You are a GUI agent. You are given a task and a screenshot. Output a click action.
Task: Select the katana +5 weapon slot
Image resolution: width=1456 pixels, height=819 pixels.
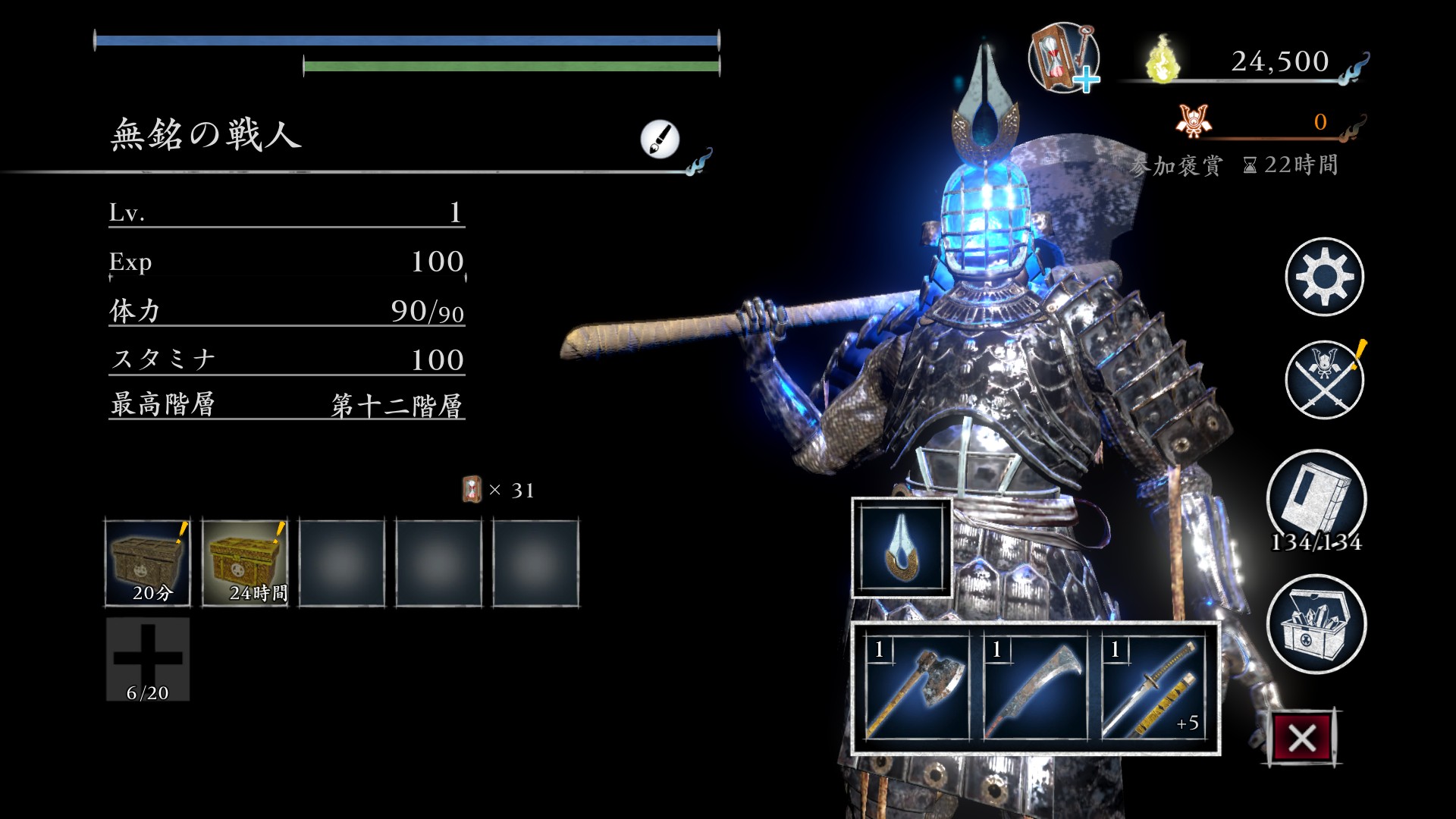pyautogui.click(x=1153, y=688)
